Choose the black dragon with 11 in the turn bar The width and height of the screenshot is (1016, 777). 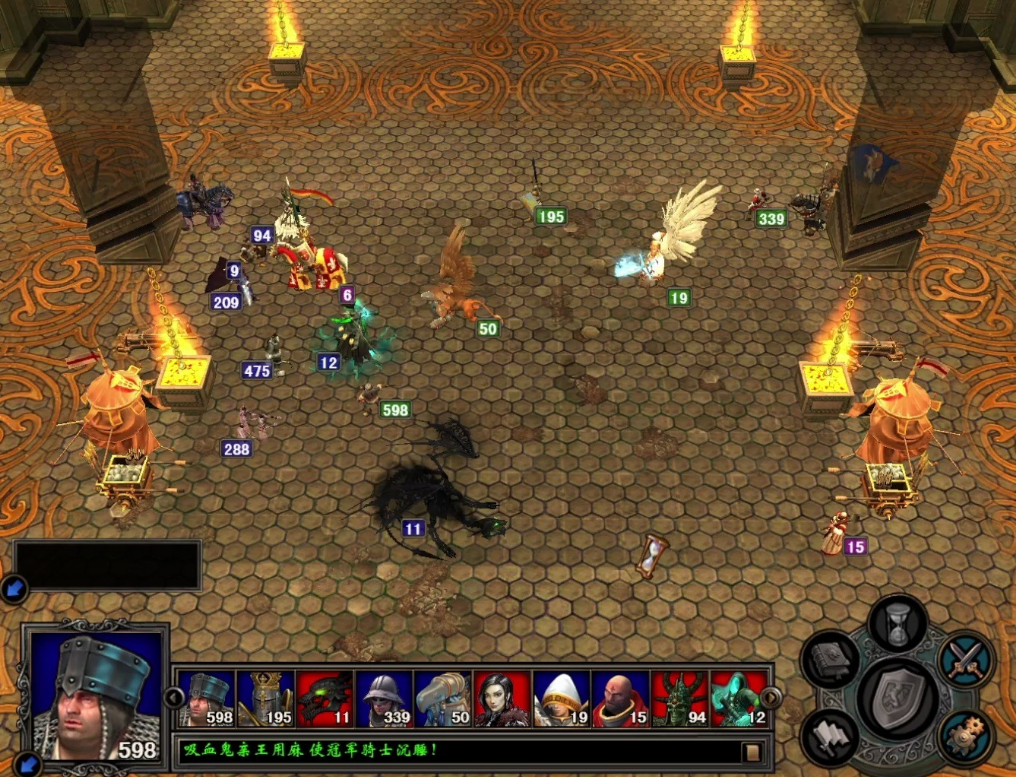click(324, 699)
